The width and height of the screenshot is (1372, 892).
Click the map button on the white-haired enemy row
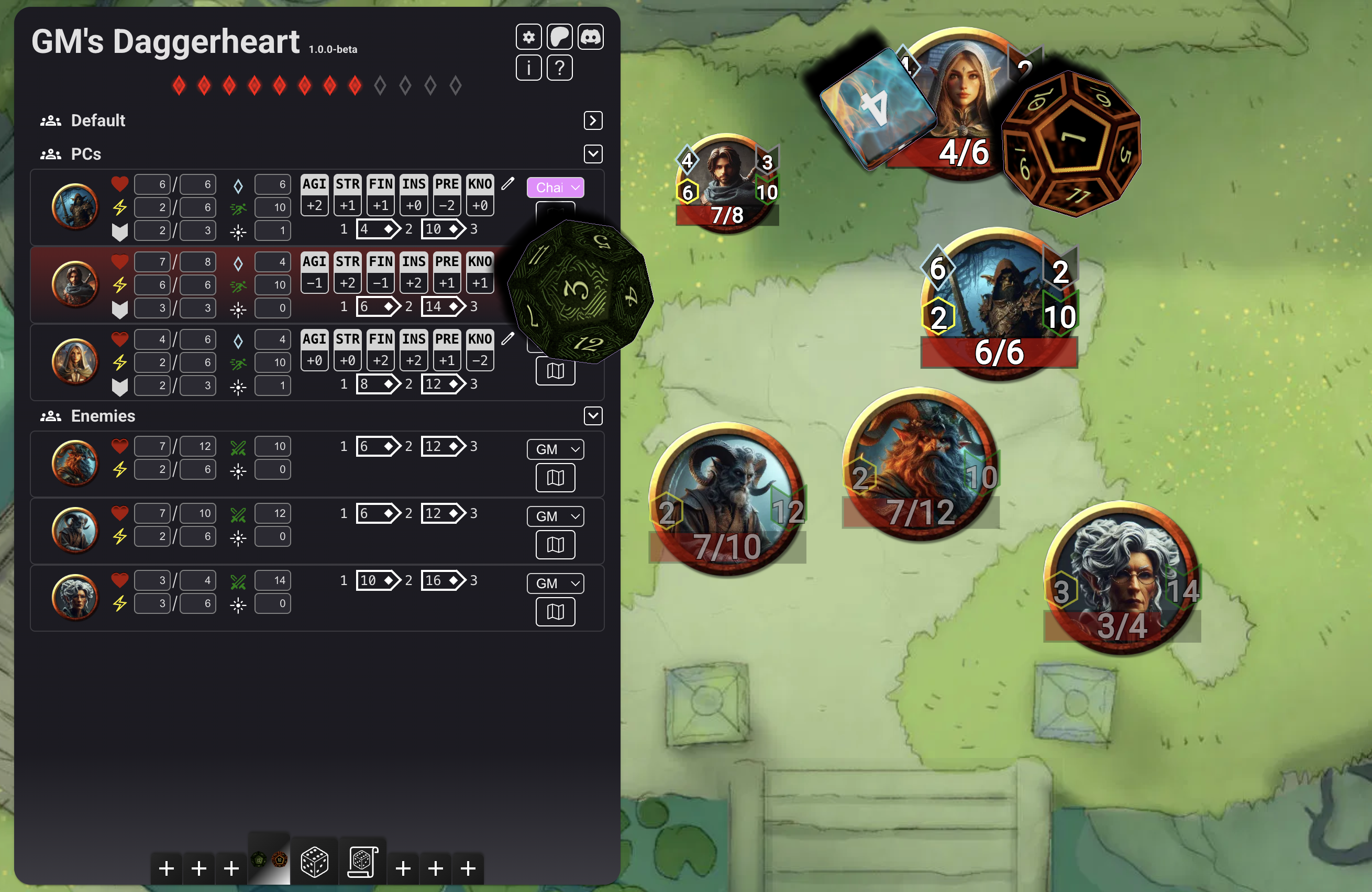click(555, 612)
